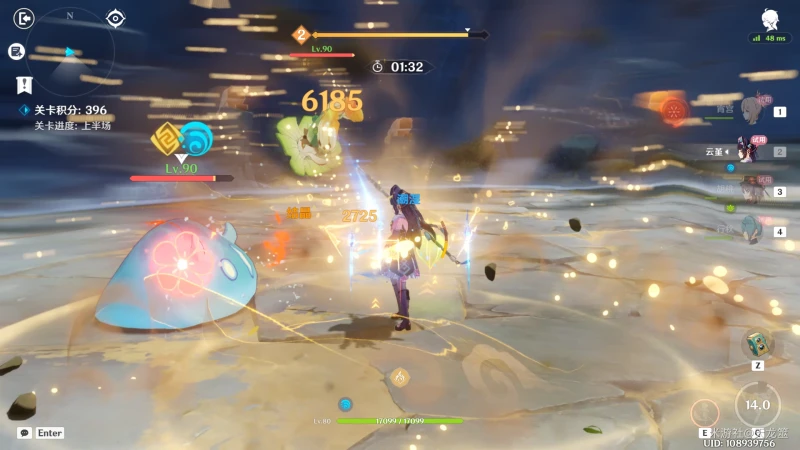Screen dimensions: 800x450
Task: Activate the eye-shaped elemental sight icon
Action: (116, 18)
